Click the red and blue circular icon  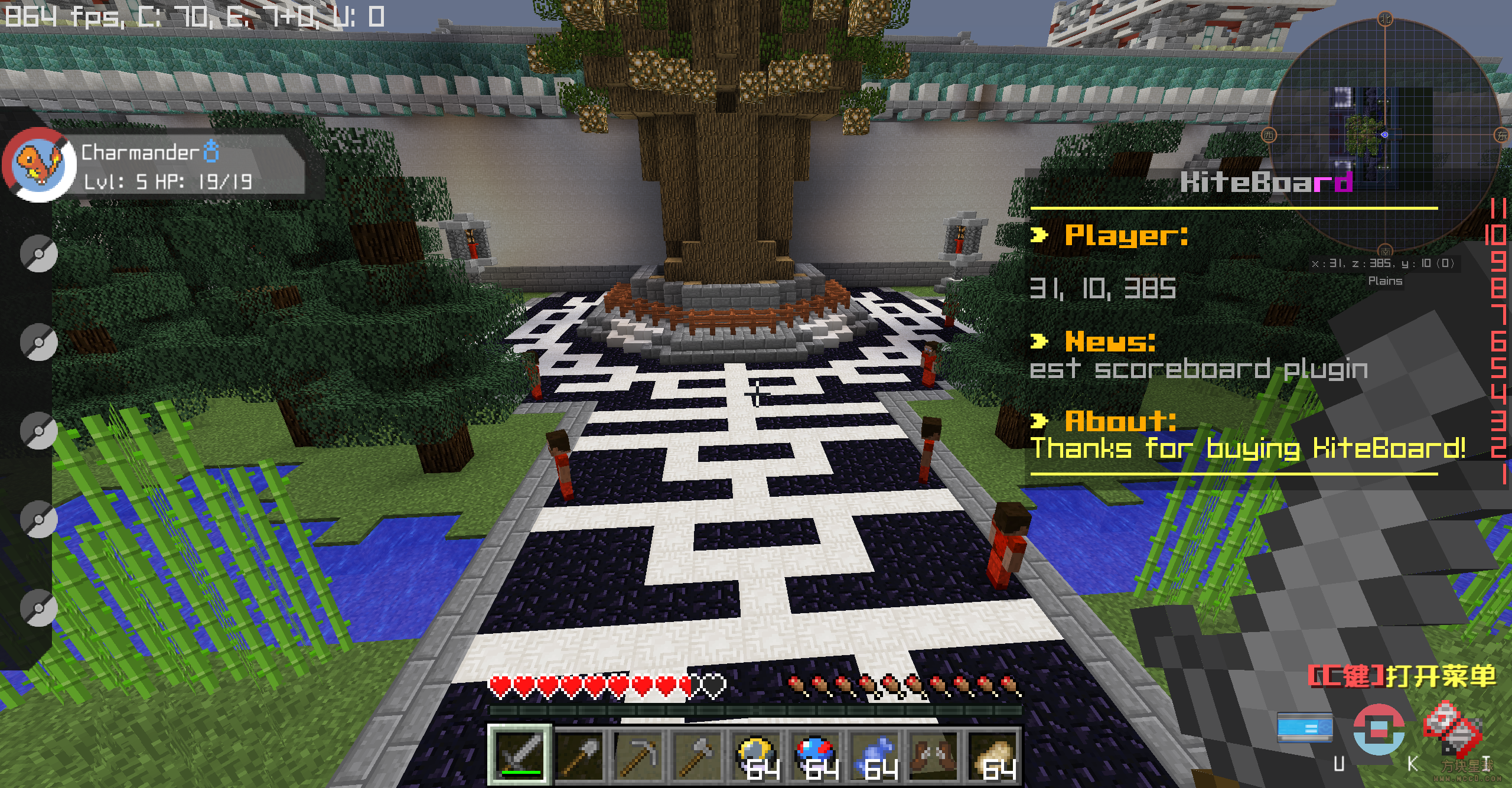pyautogui.click(x=1379, y=729)
